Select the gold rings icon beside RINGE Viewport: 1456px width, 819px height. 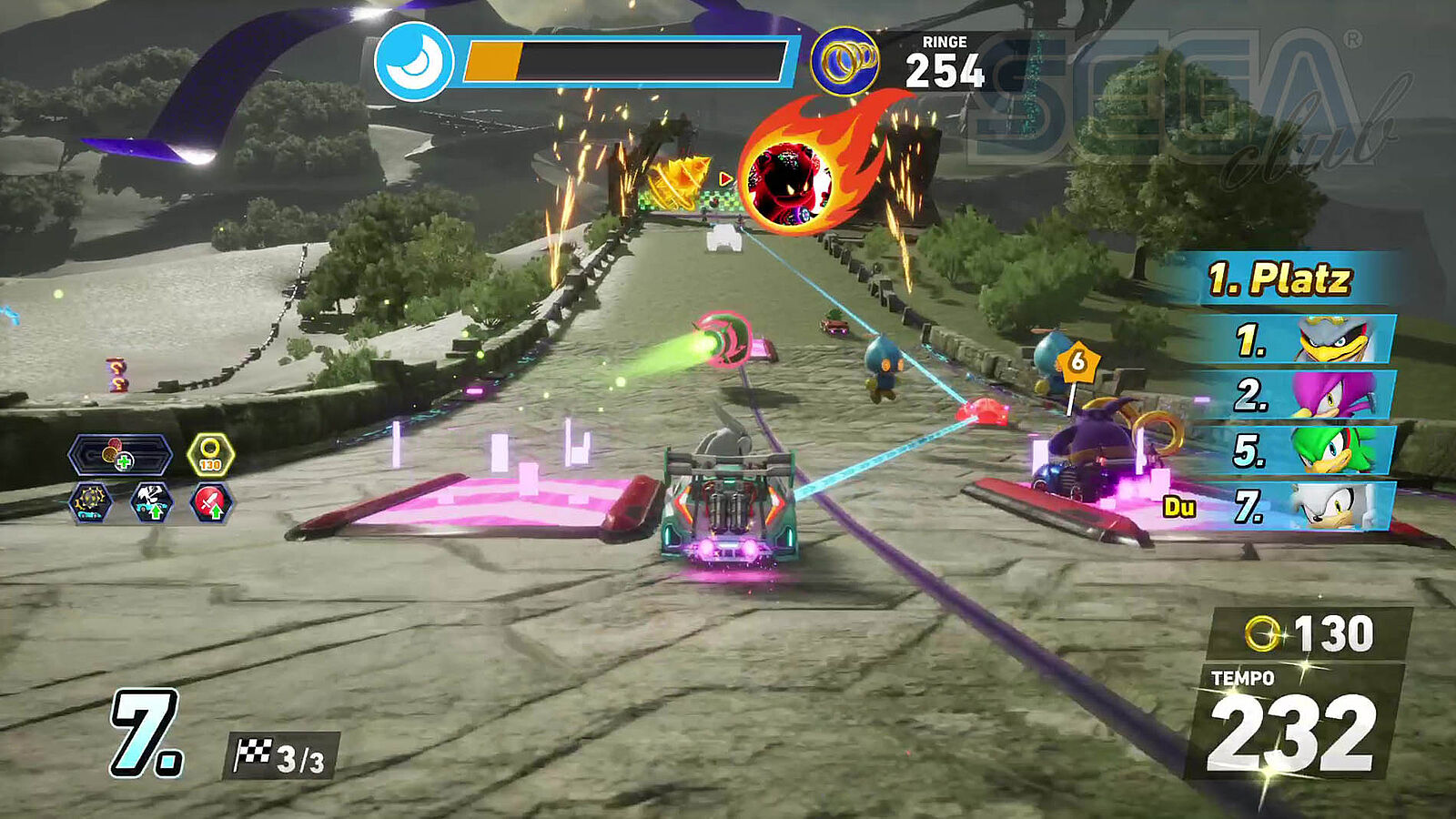[x=844, y=62]
